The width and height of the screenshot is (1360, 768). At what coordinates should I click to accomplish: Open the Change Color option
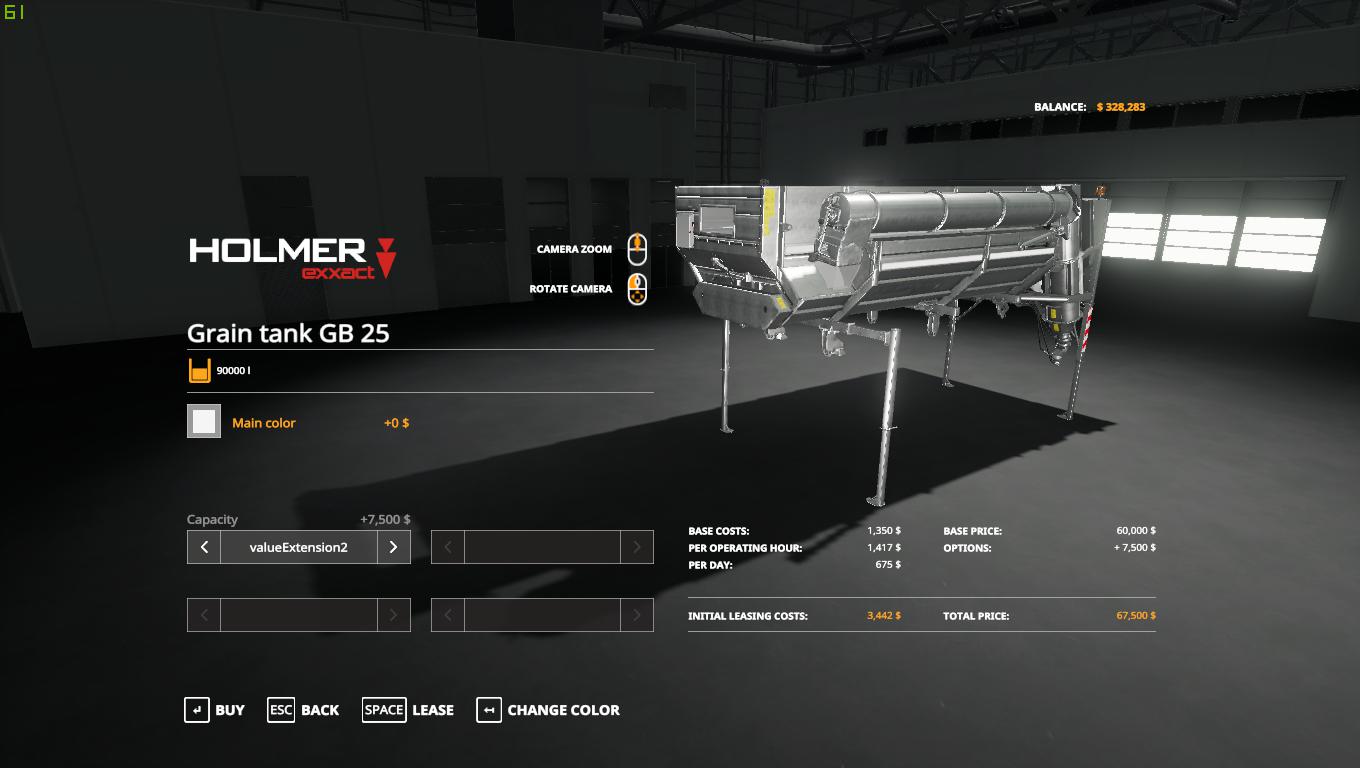pos(548,710)
